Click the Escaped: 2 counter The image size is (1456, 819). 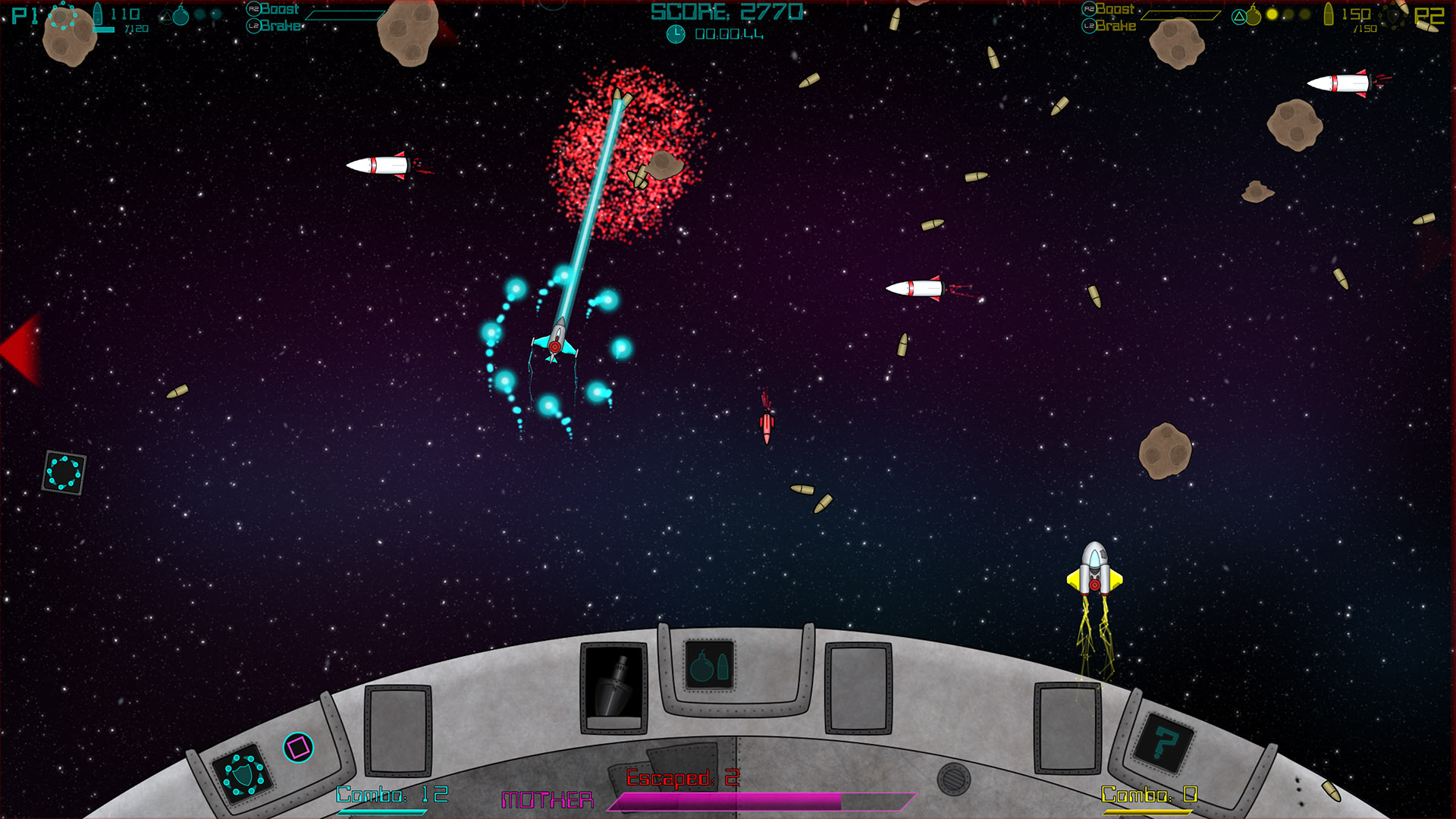click(x=681, y=777)
